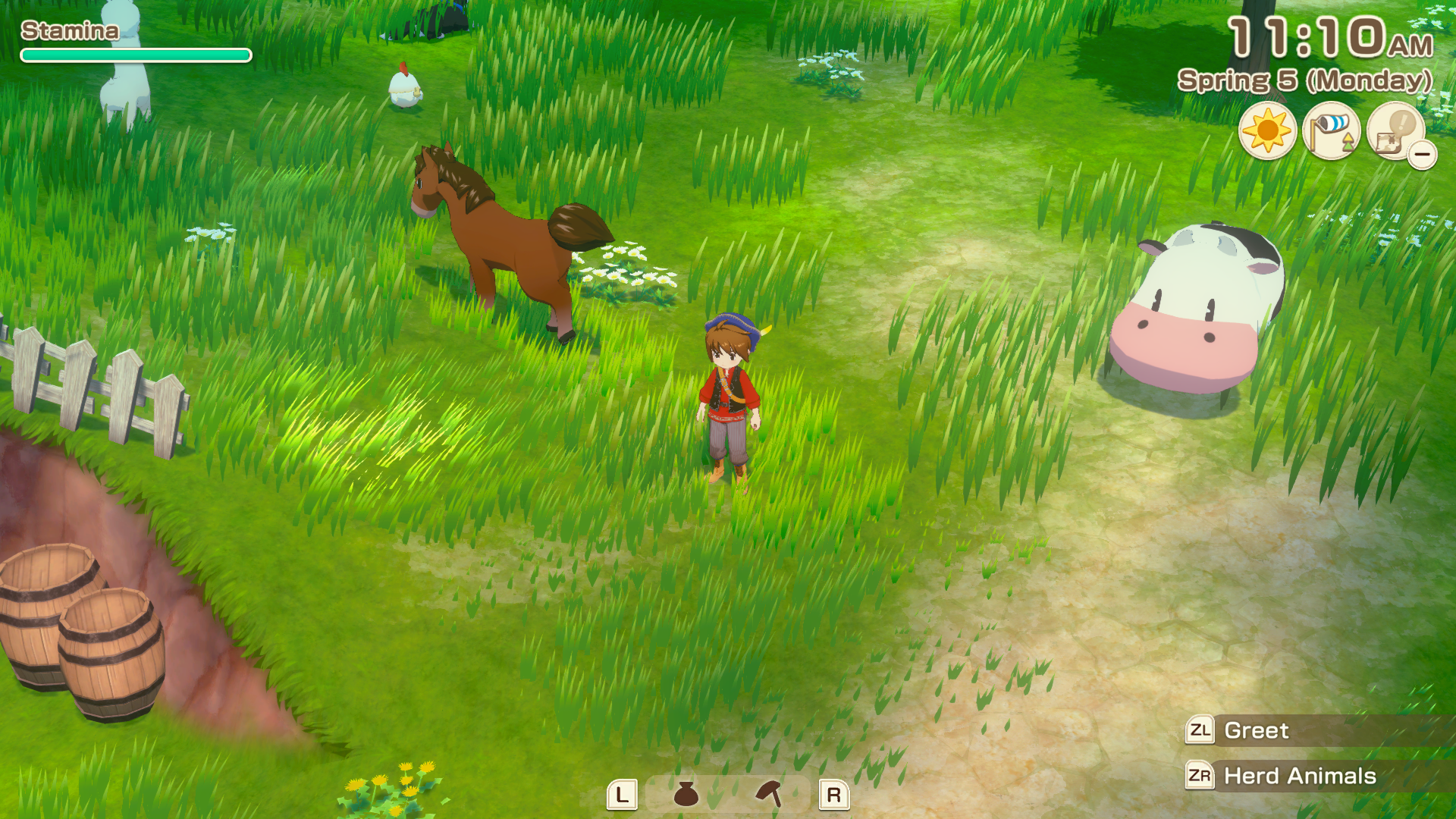The image size is (1456, 819).
Task: Activate the Herd Animals command
Action: pos(1299,777)
